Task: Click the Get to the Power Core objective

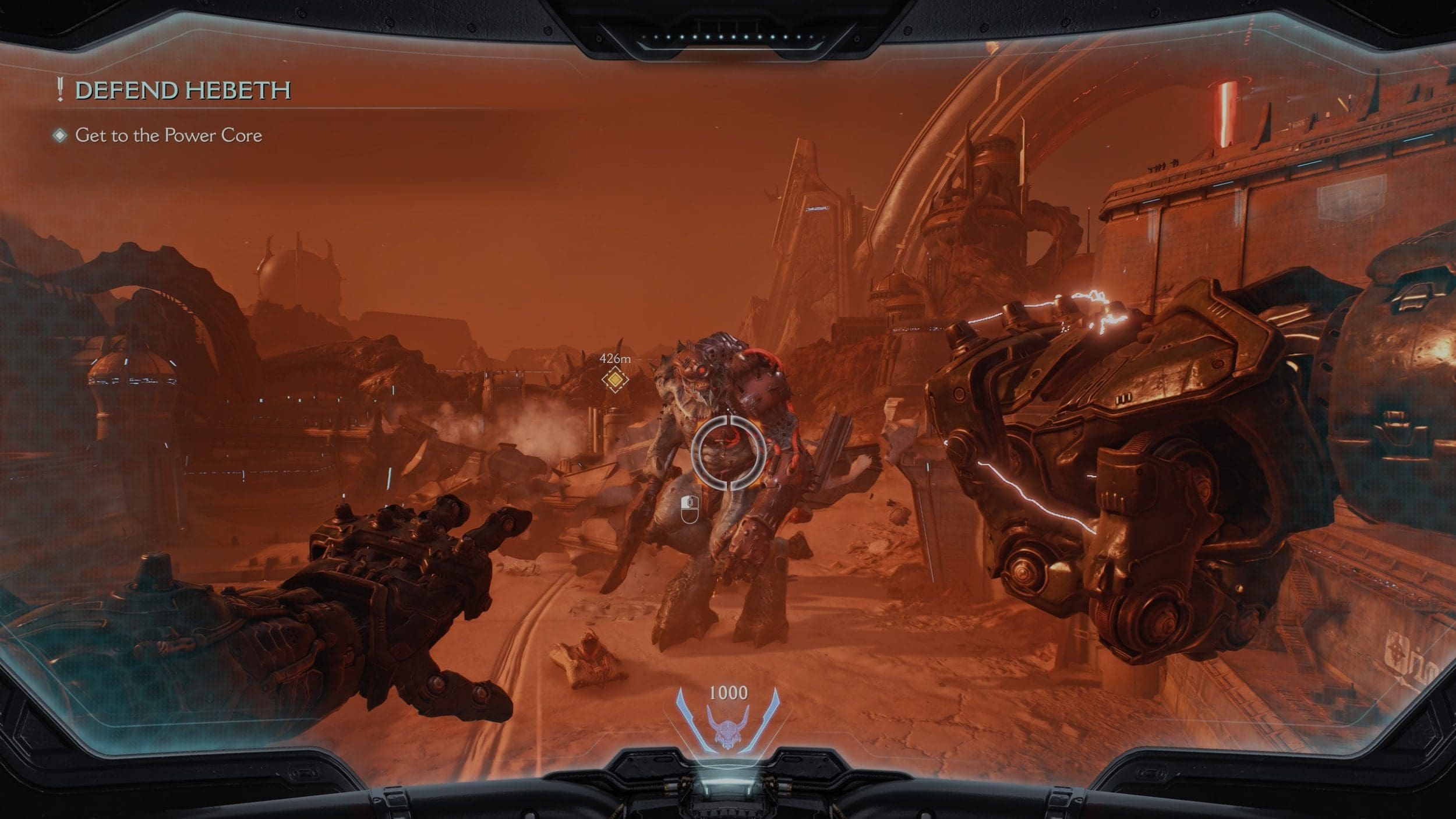Action: [x=168, y=136]
